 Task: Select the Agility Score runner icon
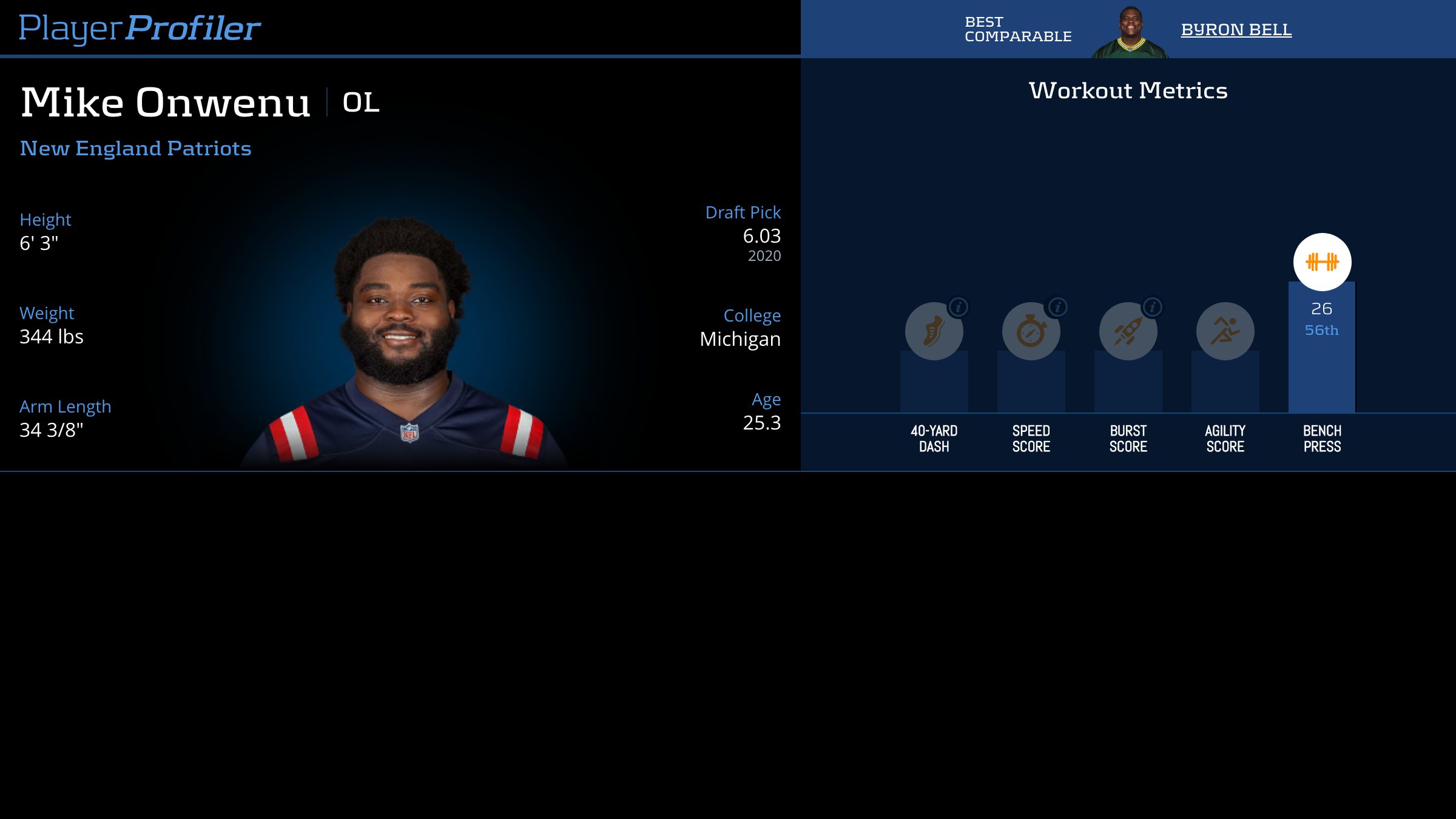(x=1225, y=331)
